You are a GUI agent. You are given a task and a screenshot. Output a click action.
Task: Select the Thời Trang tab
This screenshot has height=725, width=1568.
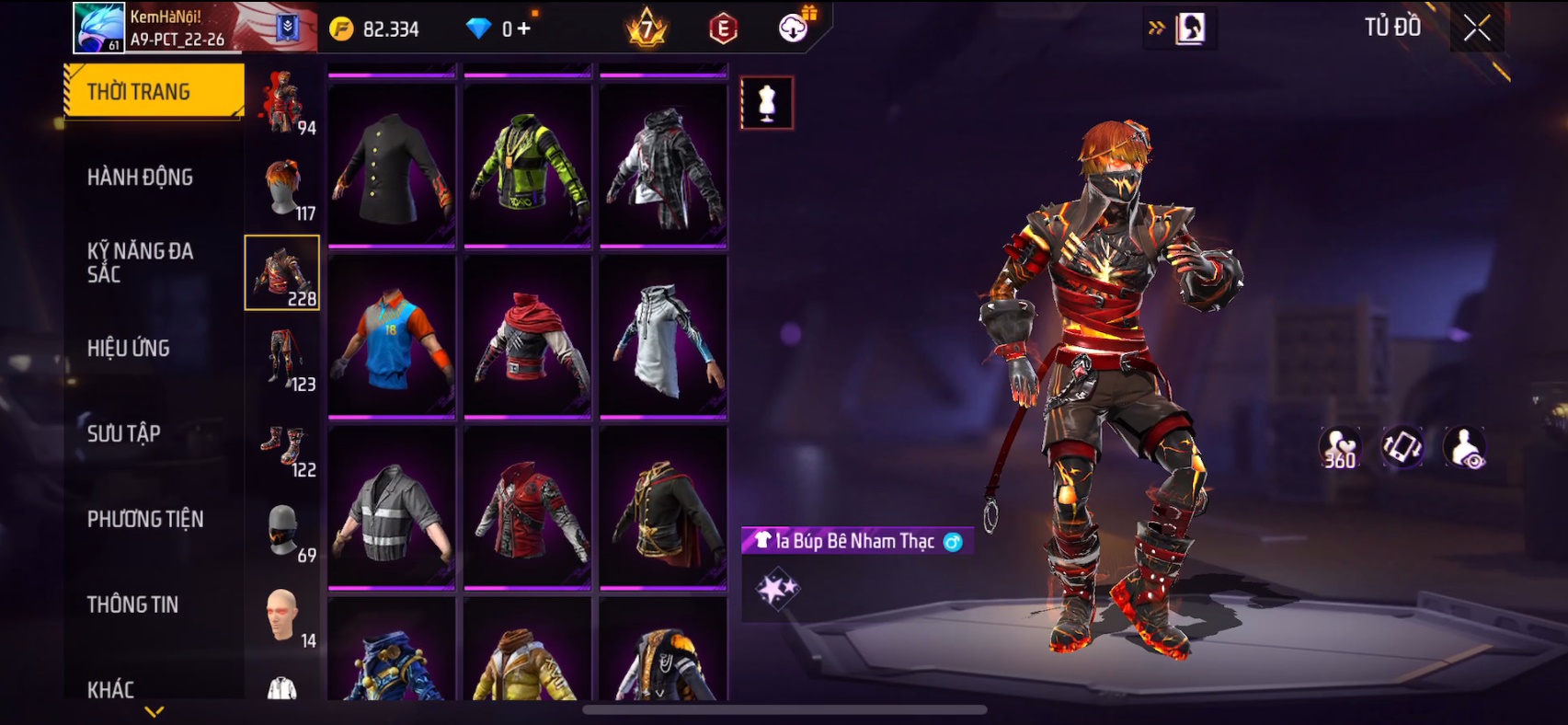[154, 91]
